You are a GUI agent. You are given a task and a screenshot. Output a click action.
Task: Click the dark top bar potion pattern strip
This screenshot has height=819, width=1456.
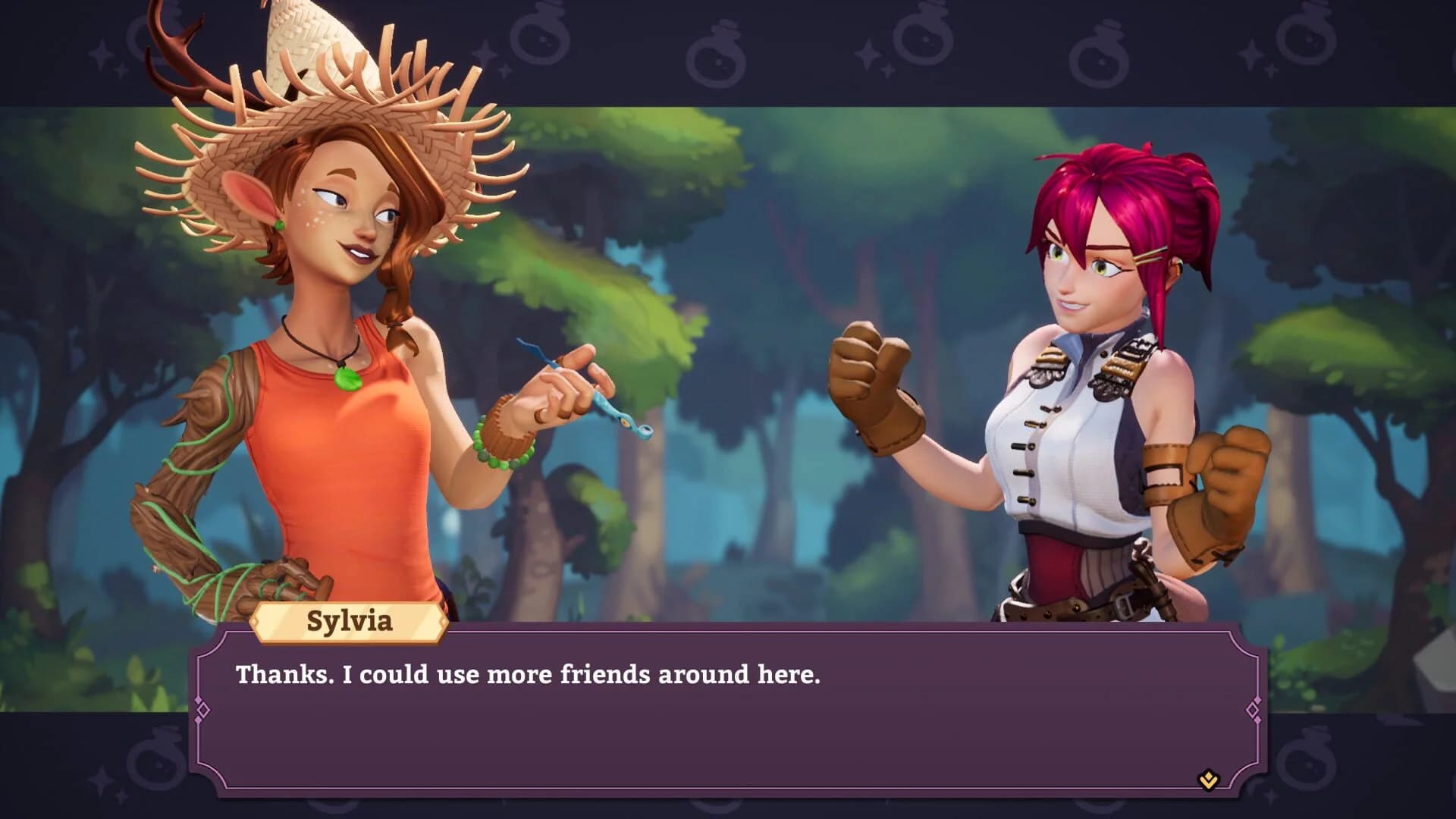coord(728,45)
